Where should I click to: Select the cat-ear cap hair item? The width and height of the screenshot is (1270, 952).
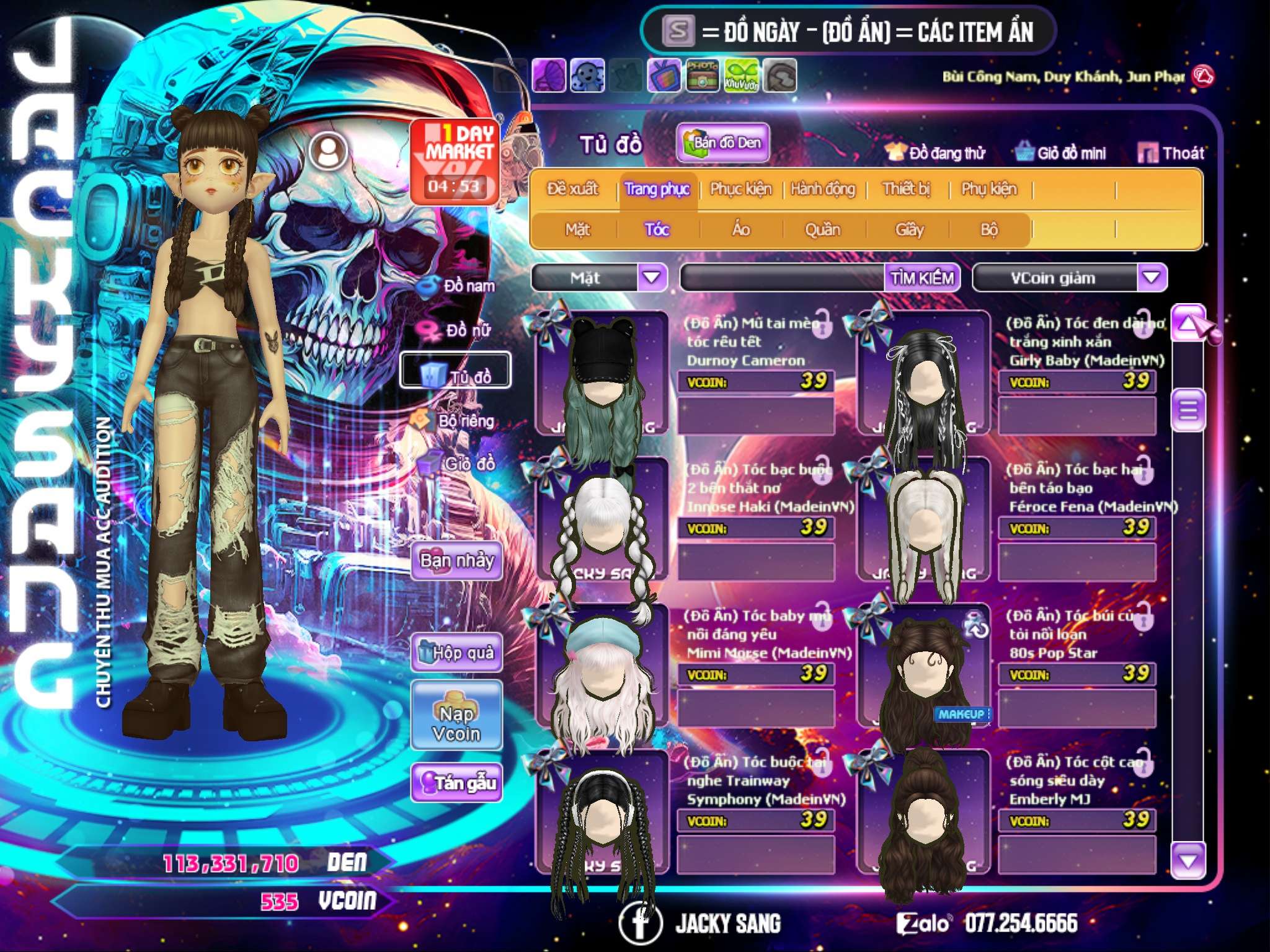(x=602, y=372)
